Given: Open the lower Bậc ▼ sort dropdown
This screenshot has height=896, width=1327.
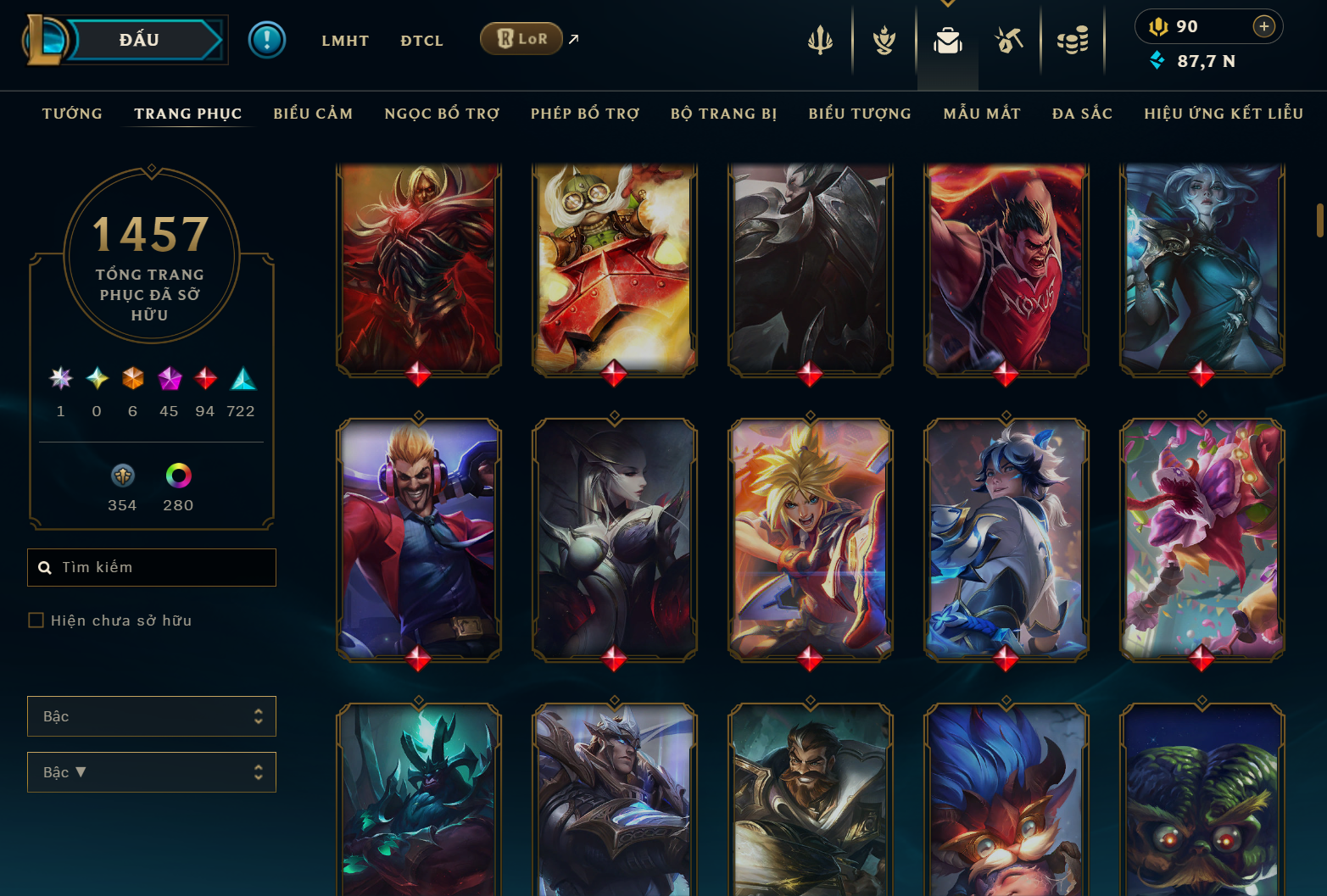Looking at the screenshot, I should pyautogui.click(x=152, y=772).
